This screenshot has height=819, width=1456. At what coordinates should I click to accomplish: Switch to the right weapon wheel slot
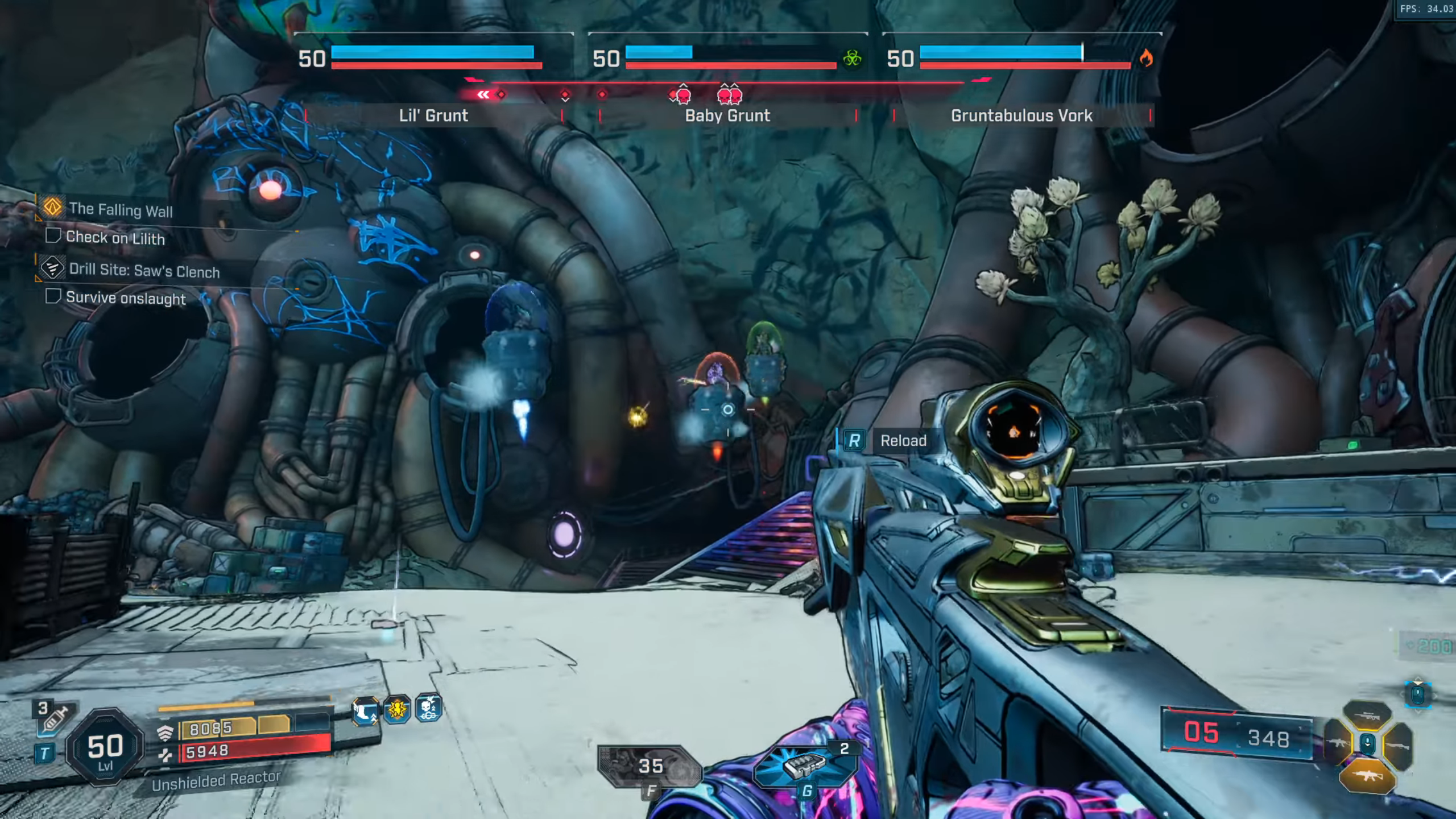(x=1399, y=745)
